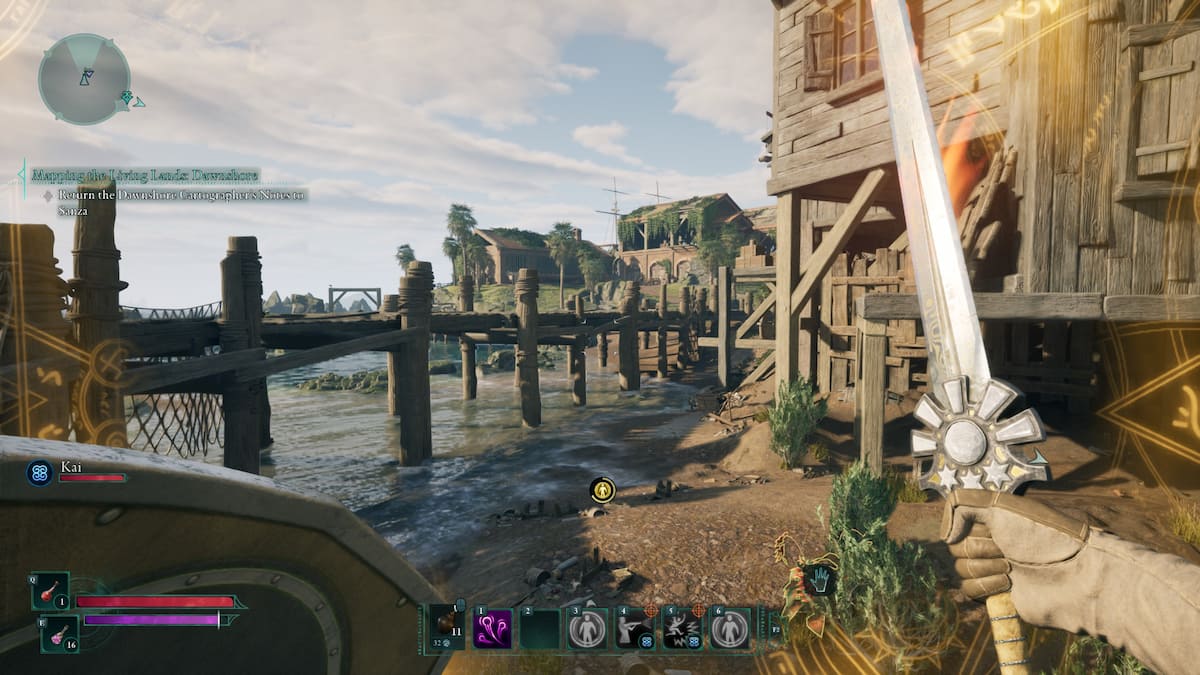Screen dimensions: 1200x675
Task: Click Kai's companion portrait icon
Action: point(40,472)
